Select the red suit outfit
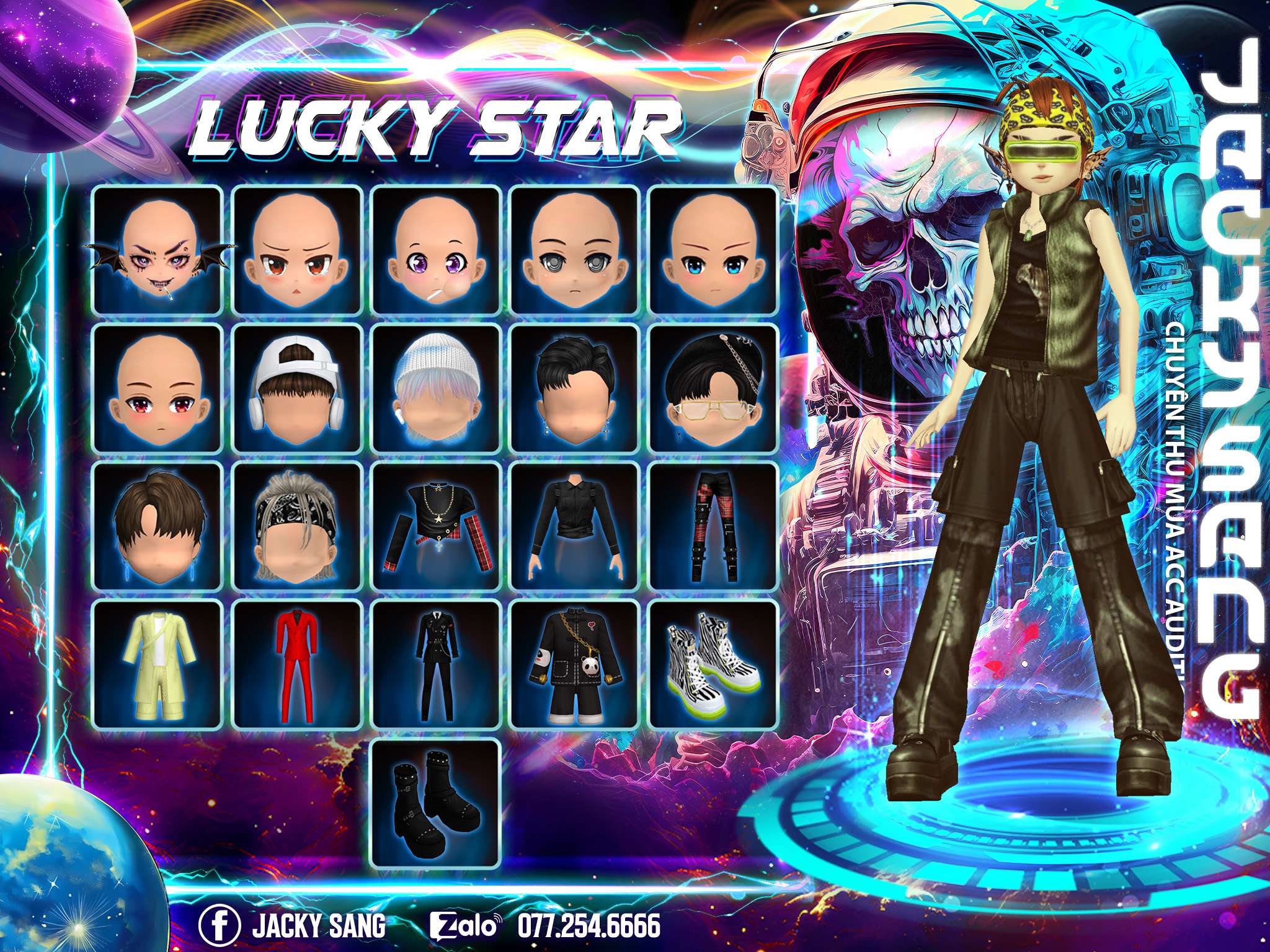 pyautogui.click(x=297, y=664)
